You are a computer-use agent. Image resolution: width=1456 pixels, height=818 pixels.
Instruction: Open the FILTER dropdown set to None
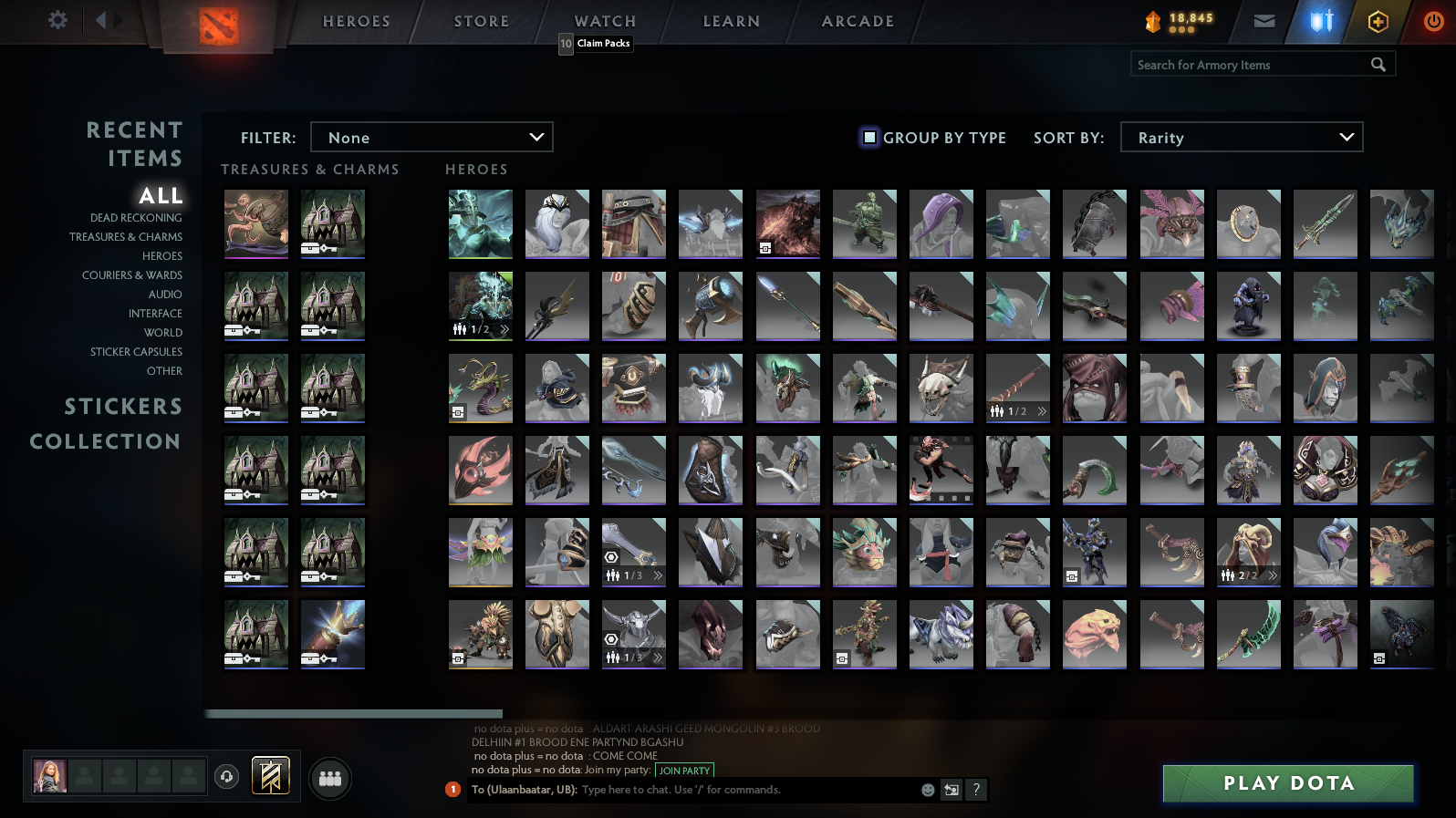point(432,137)
